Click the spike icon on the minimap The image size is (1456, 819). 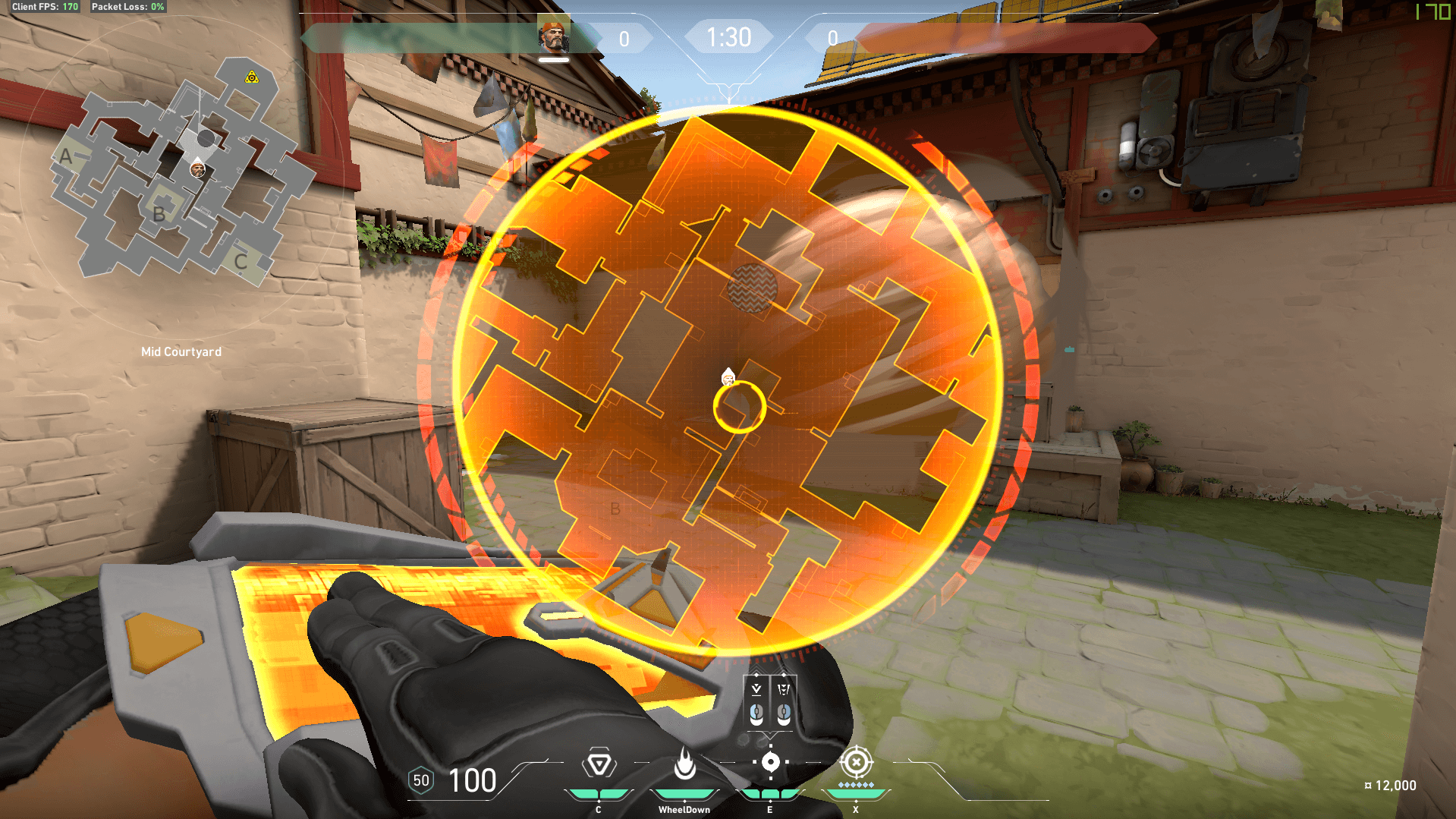250,75
